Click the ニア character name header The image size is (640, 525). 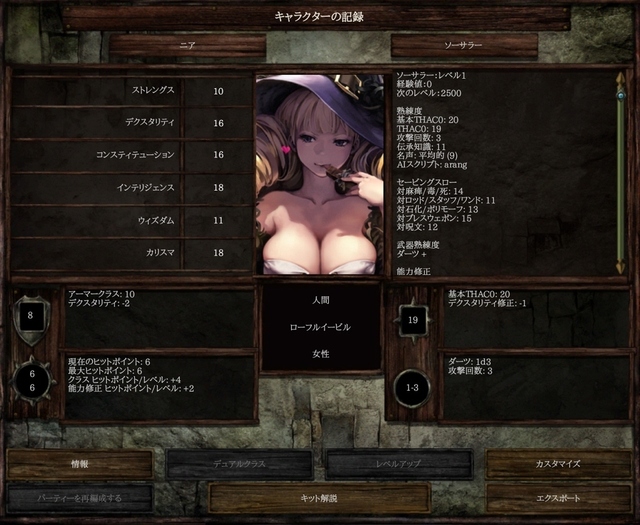click(187, 46)
